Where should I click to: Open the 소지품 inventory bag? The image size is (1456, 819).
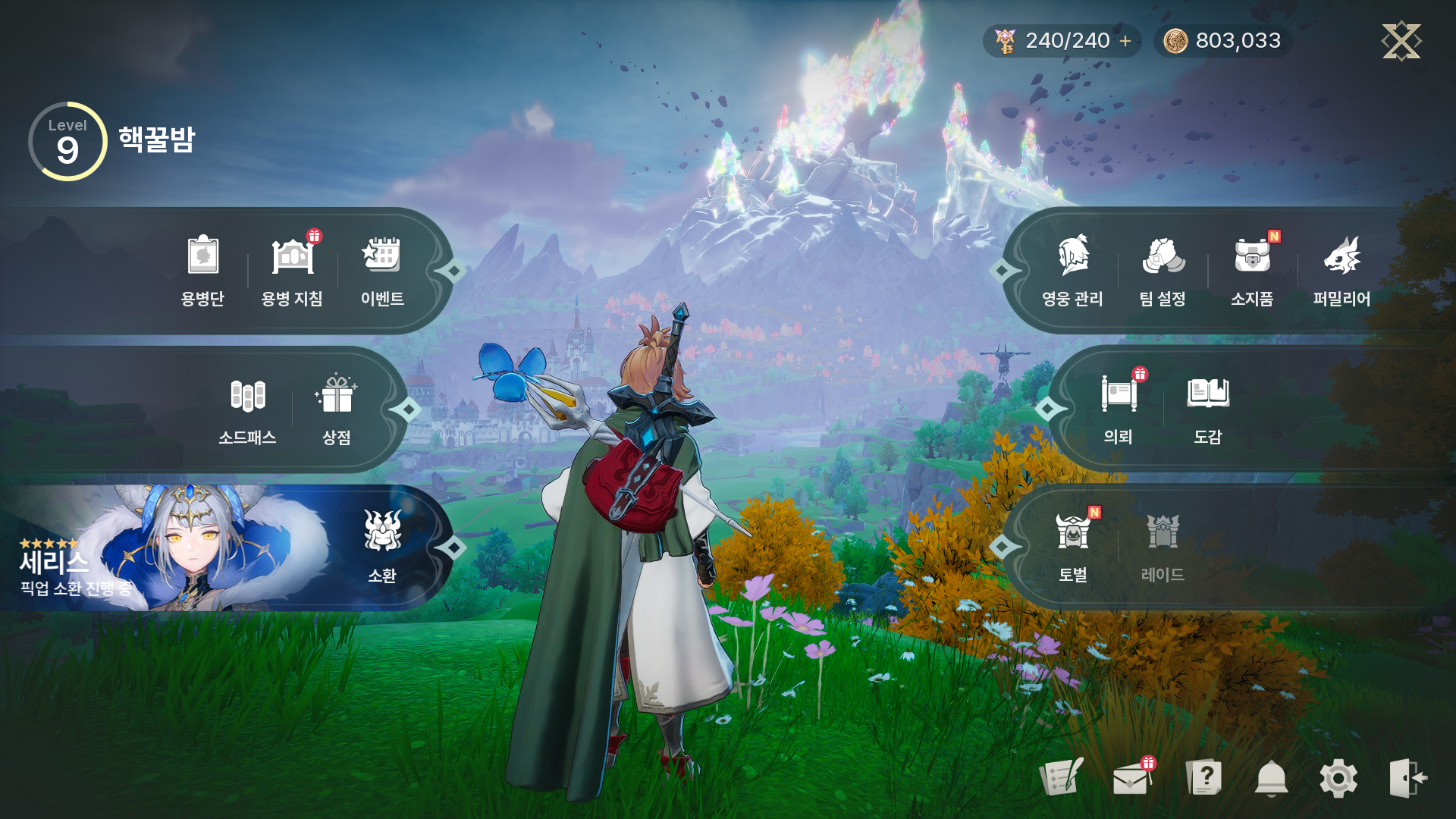point(1252,269)
